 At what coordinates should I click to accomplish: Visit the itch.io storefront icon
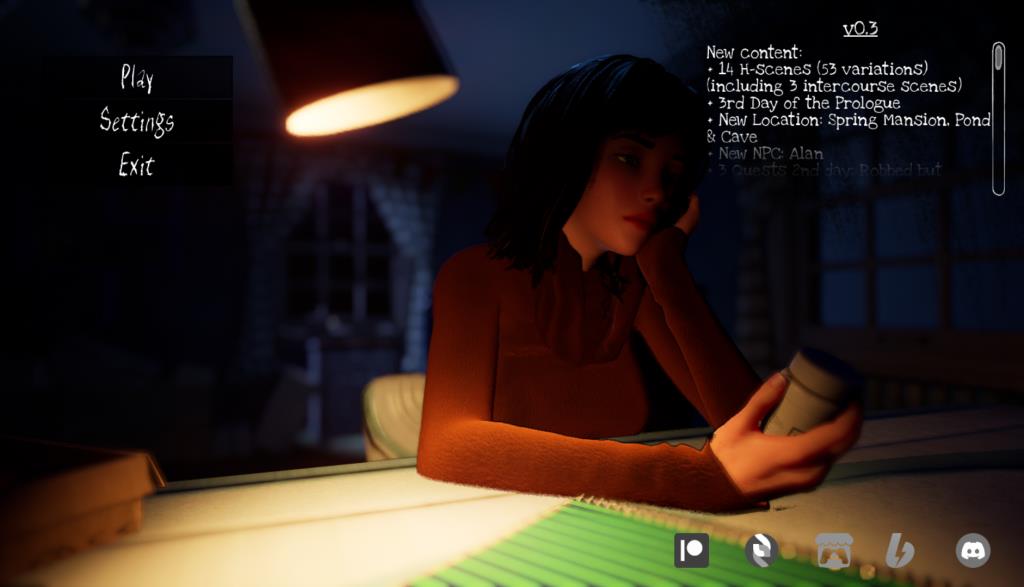point(833,550)
